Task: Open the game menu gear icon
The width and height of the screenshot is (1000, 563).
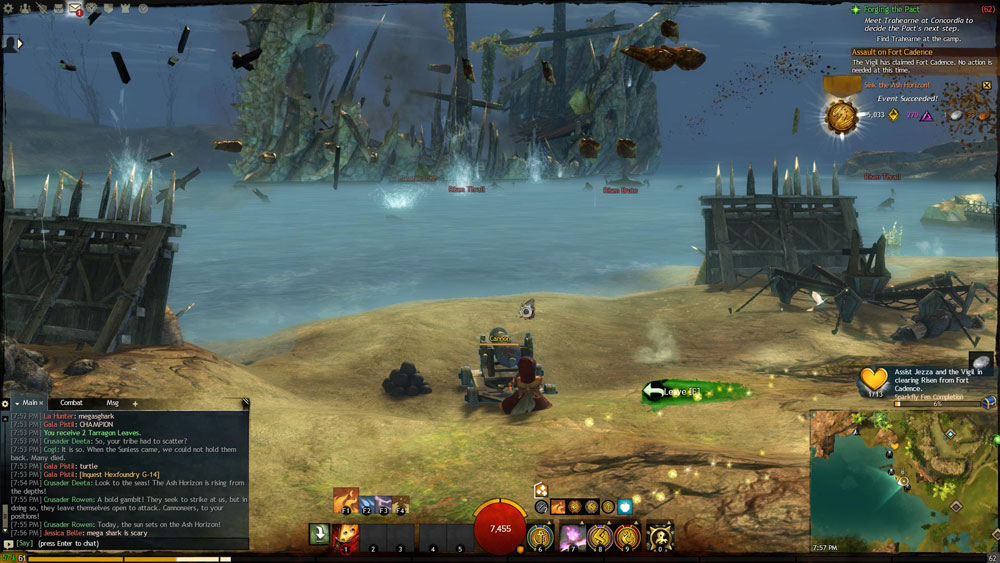Action: pyautogui.click(x=10, y=9)
